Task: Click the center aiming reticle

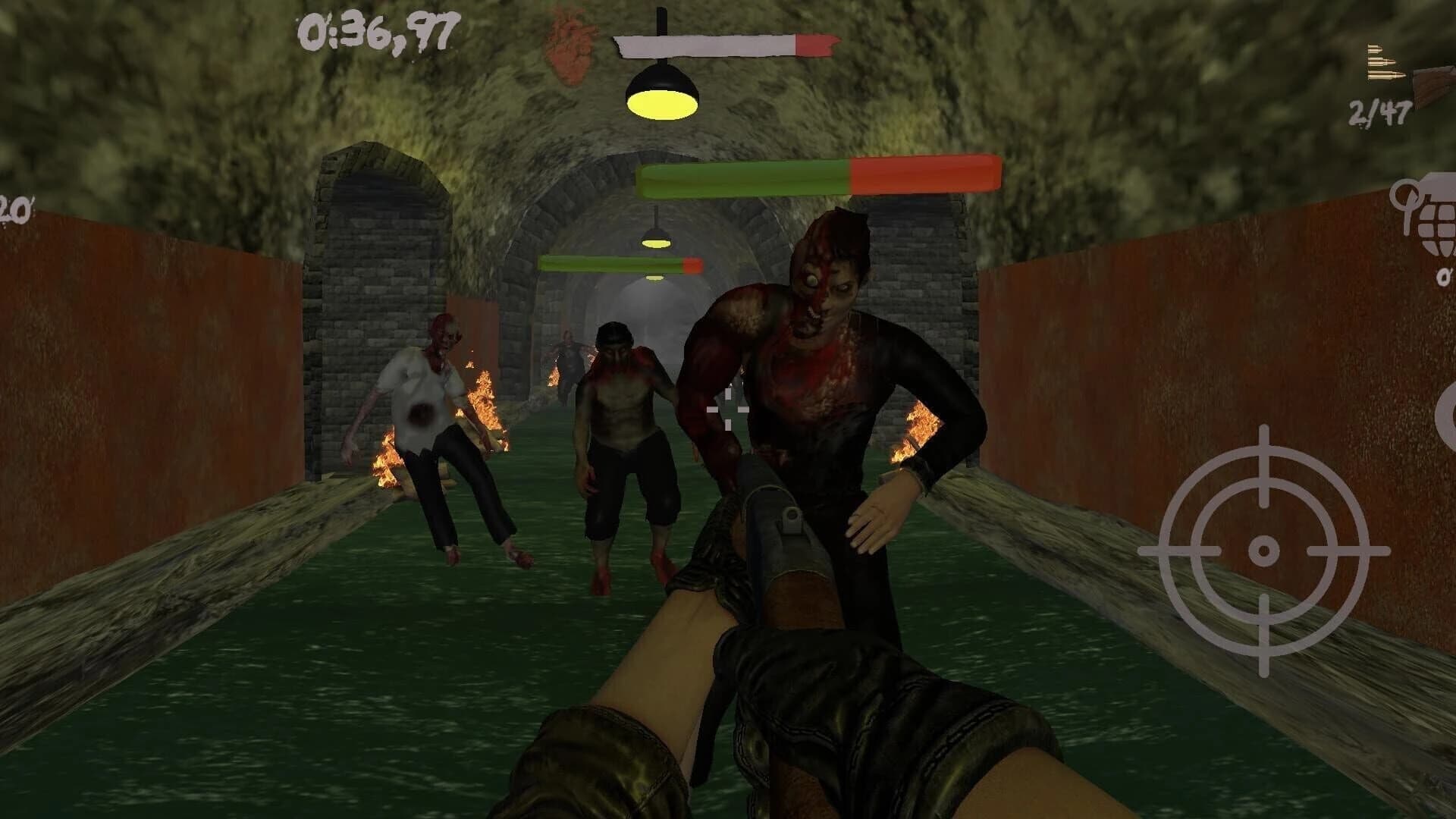Action: tap(728, 409)
